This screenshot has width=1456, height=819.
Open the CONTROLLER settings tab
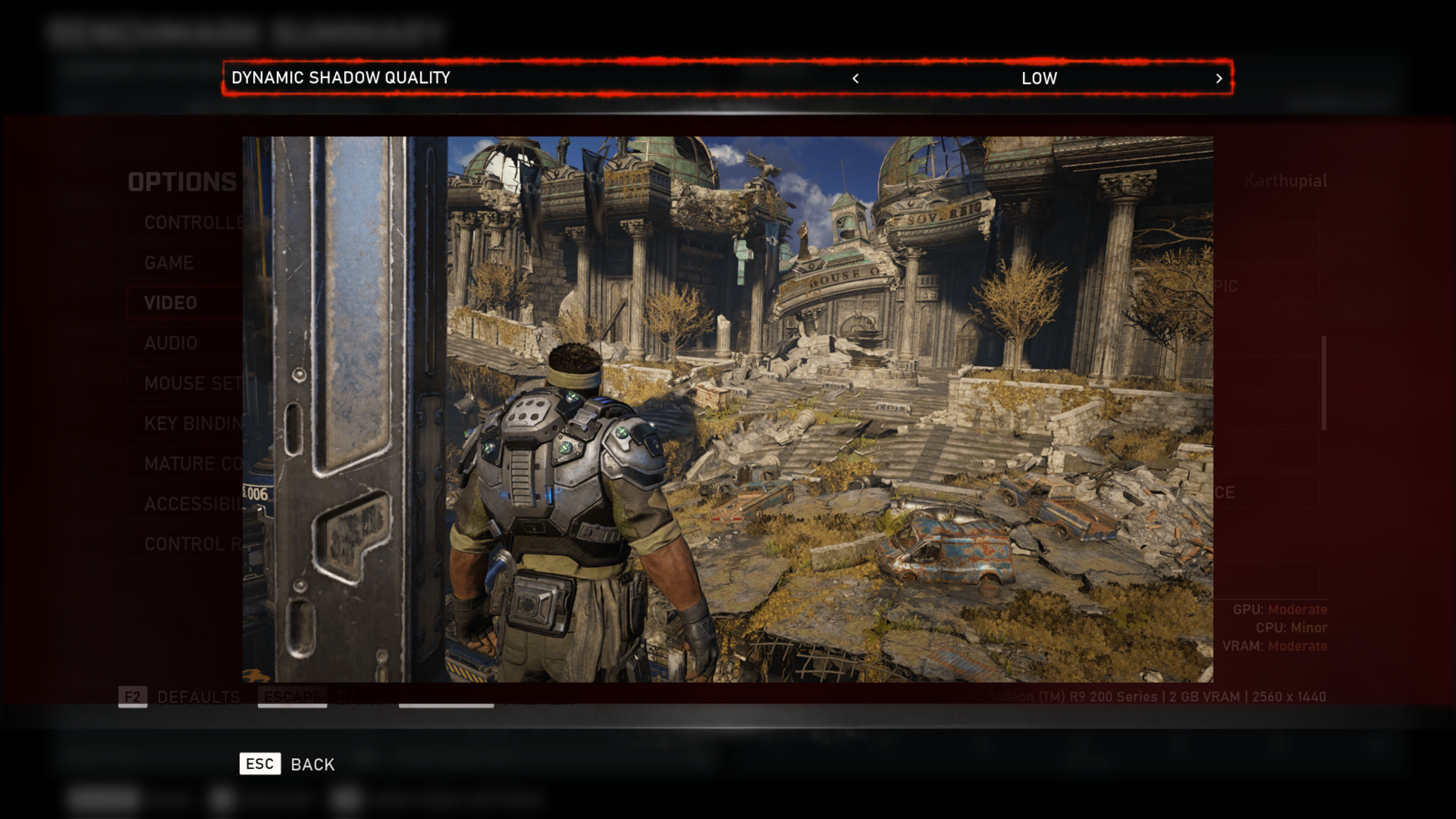coord(188,222)
